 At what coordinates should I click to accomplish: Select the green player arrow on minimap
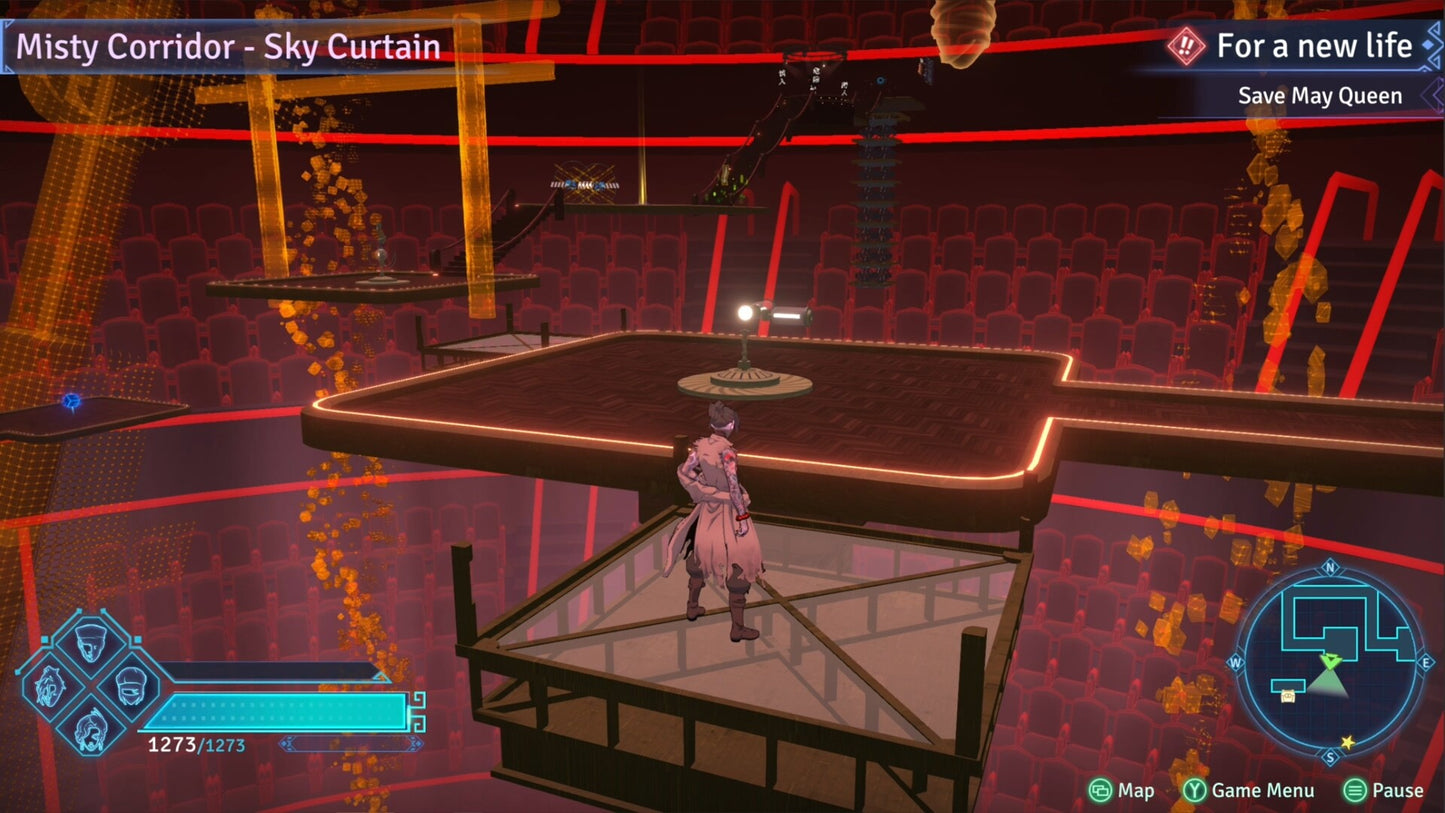click(x=1330, y=661)
